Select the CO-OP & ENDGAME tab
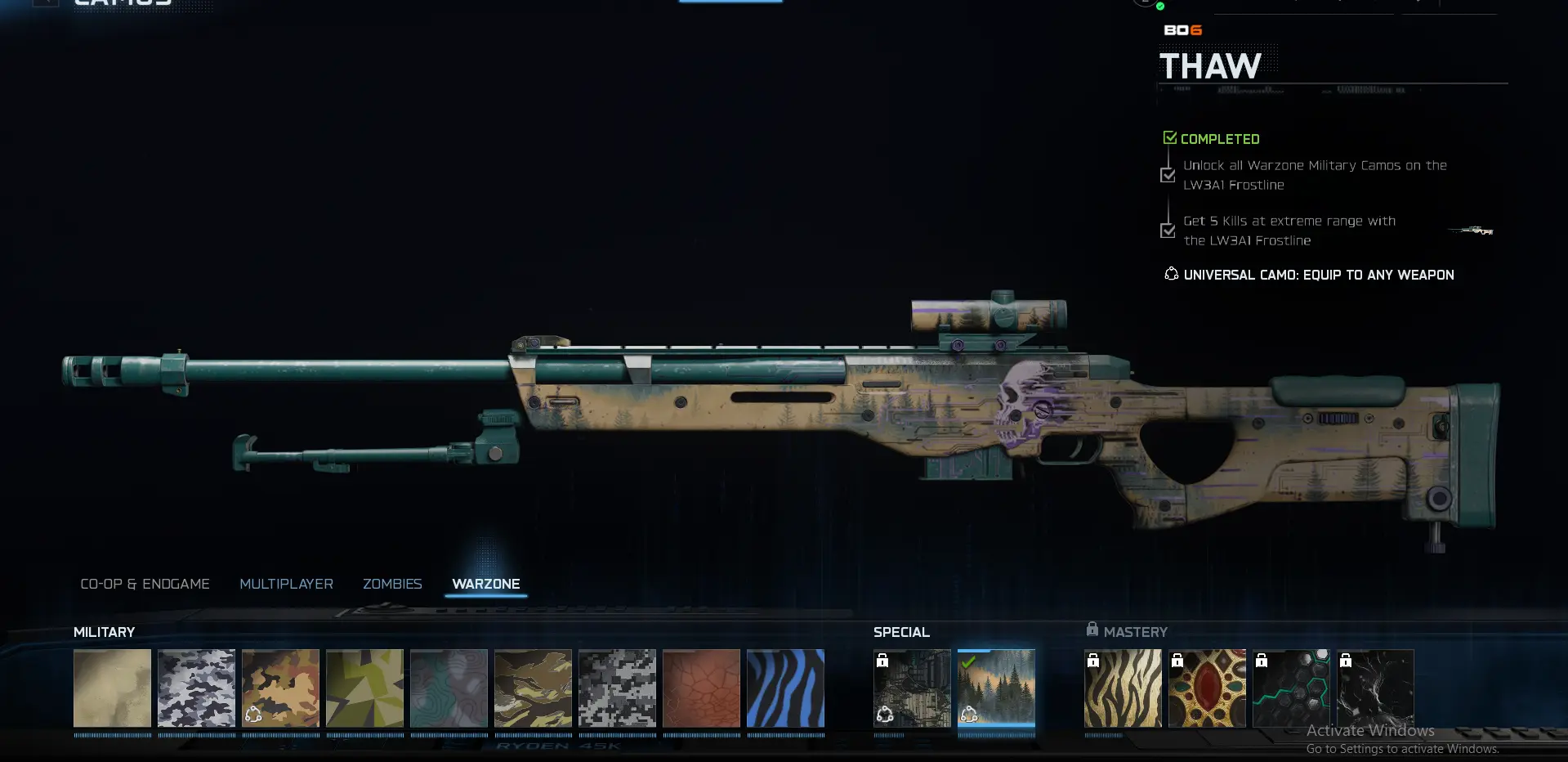Image resolution: width=1568 pixels, height=762 pixels. (x=145, y=584)
